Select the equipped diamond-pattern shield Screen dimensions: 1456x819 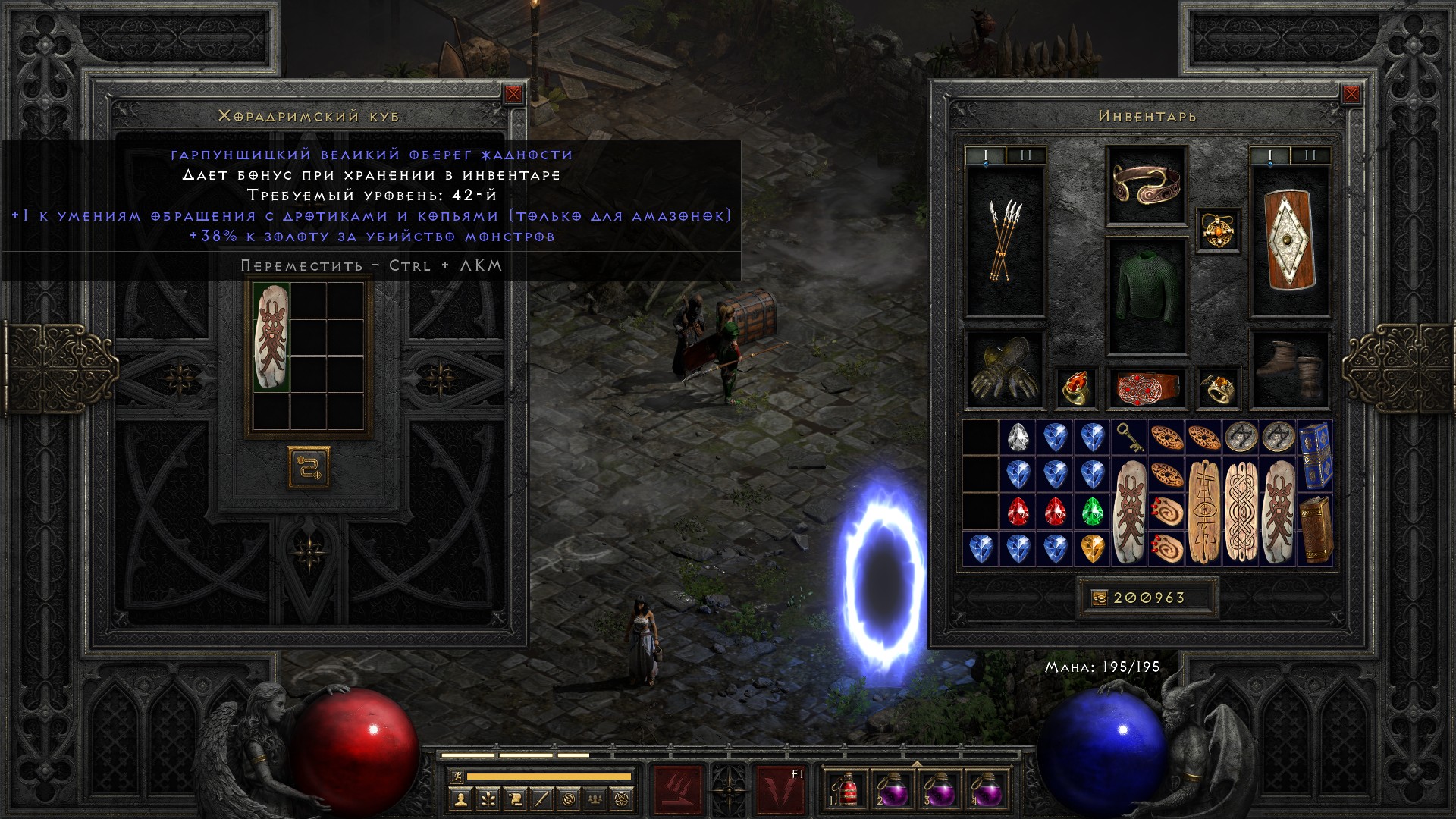(x=1290, y=241)
